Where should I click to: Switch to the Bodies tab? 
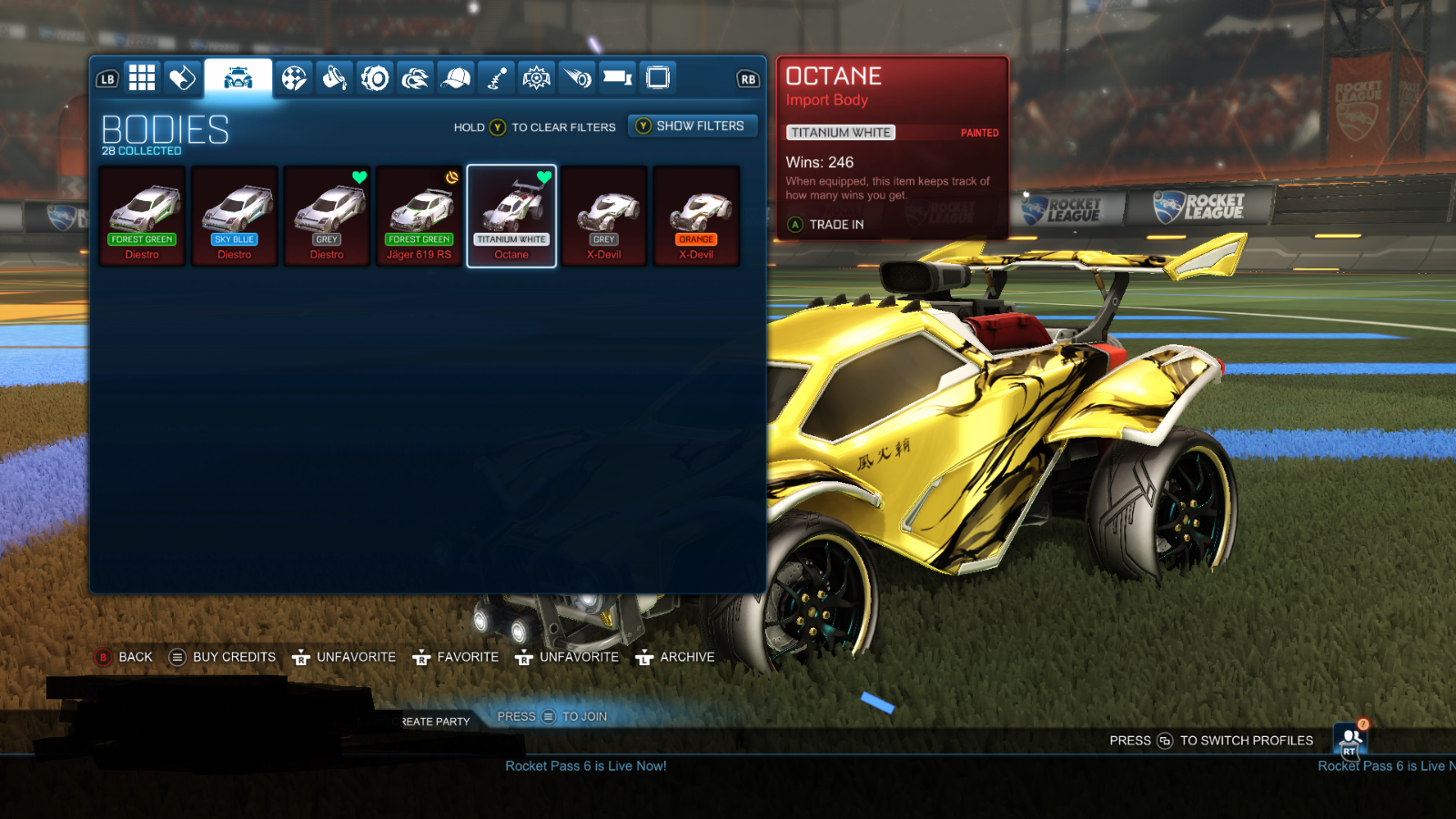point(238,78)
